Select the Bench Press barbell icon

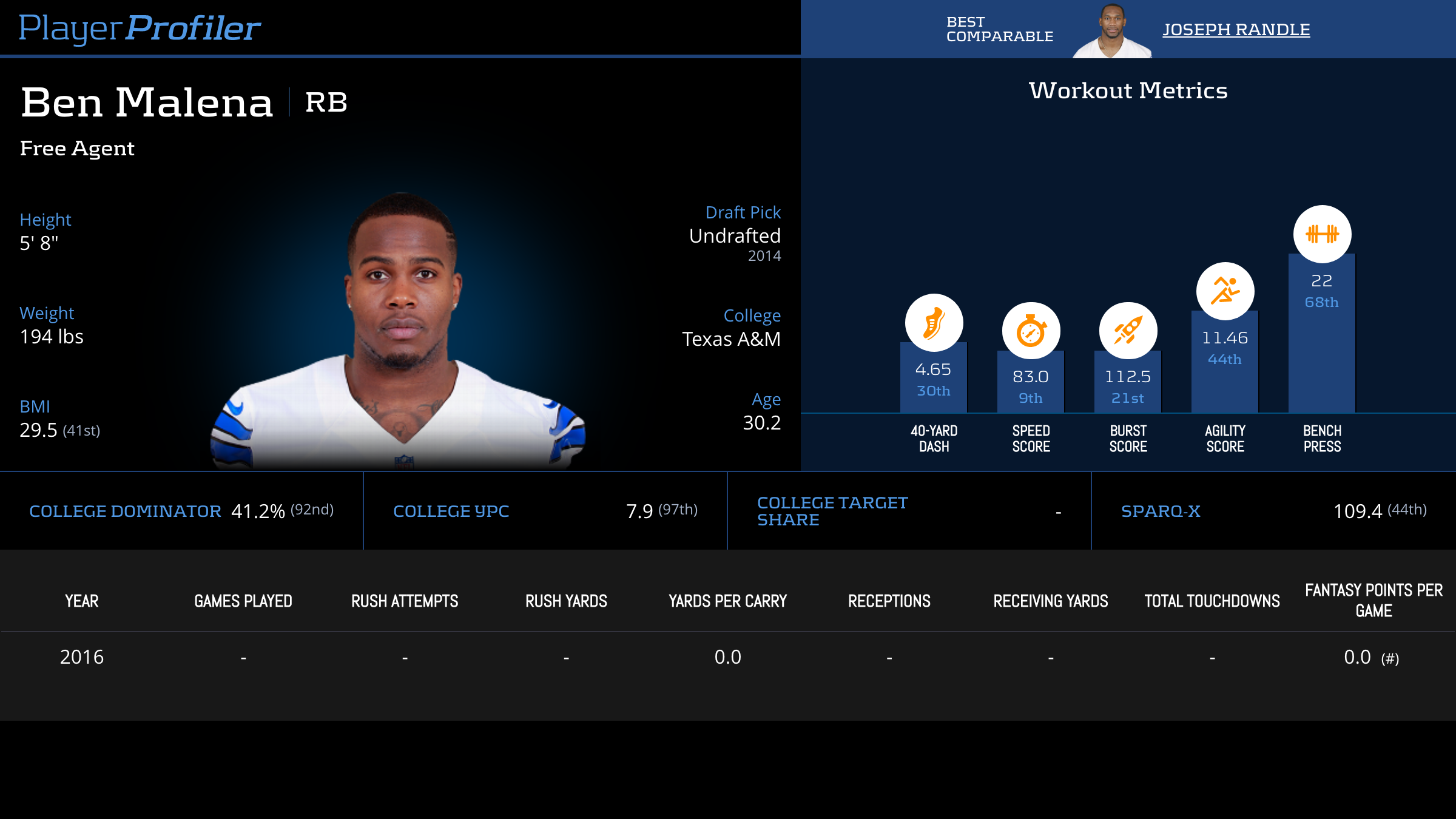point(1322,234)
